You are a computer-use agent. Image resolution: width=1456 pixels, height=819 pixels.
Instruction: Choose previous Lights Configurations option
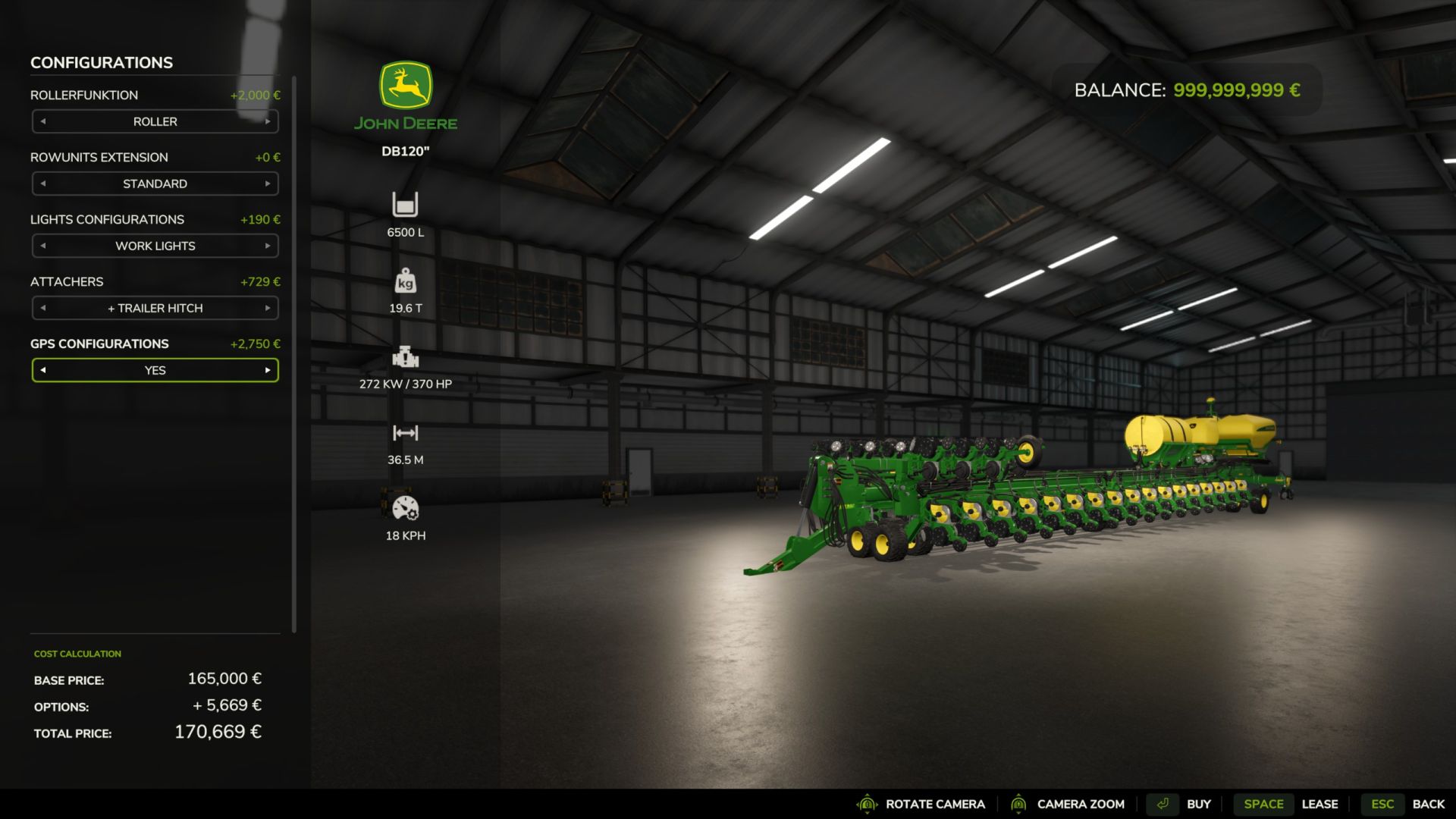[43, 246]
